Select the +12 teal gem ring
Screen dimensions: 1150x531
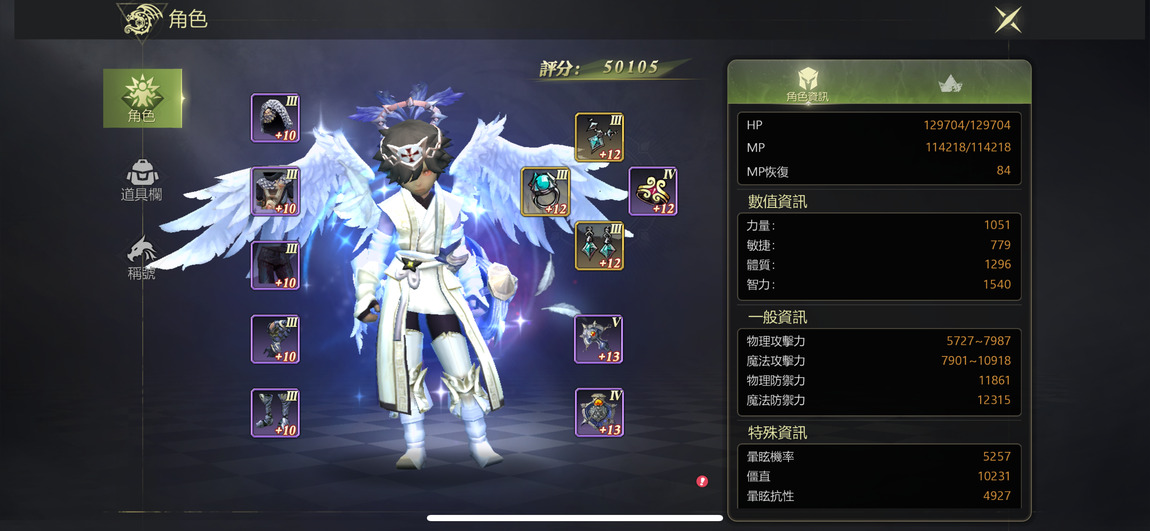[x=546, y=192]
